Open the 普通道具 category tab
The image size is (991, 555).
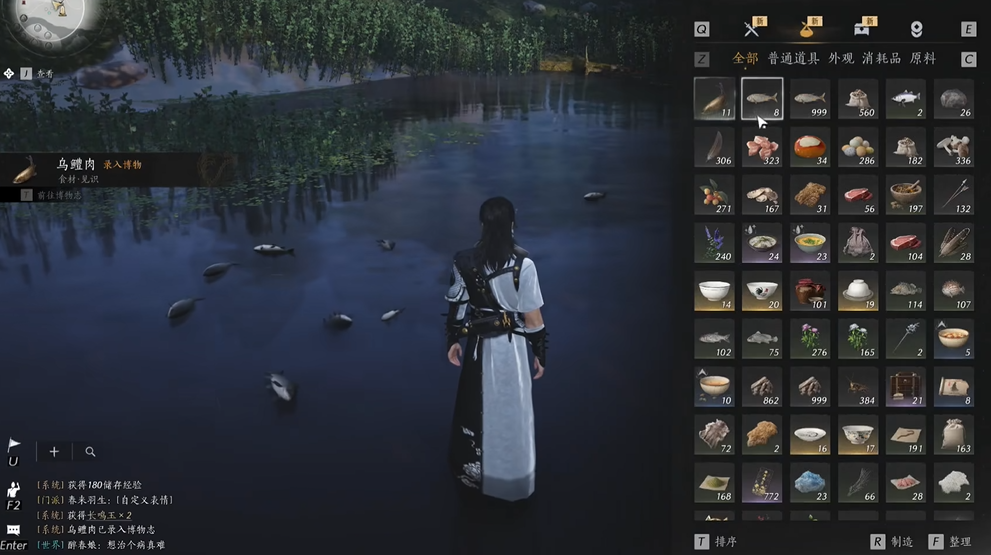[x=793, y=58]
